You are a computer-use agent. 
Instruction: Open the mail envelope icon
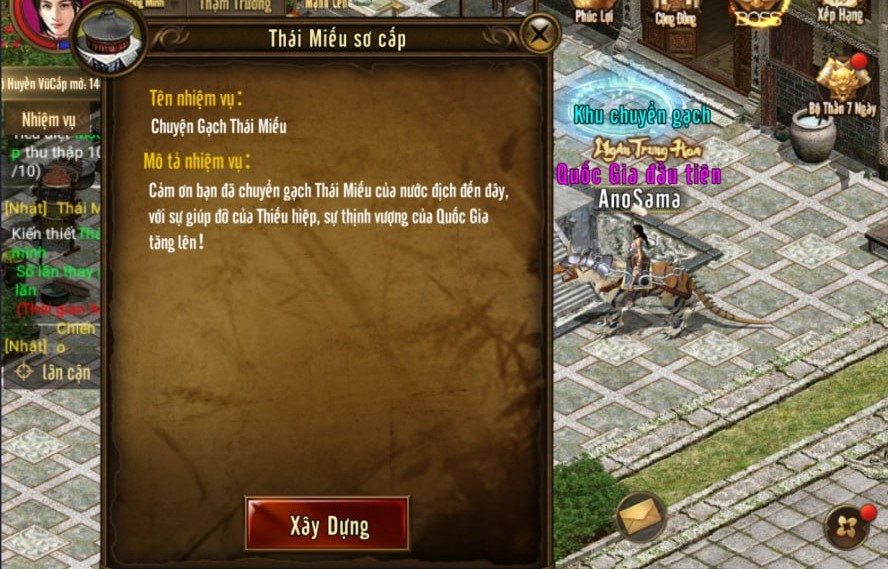641,517
